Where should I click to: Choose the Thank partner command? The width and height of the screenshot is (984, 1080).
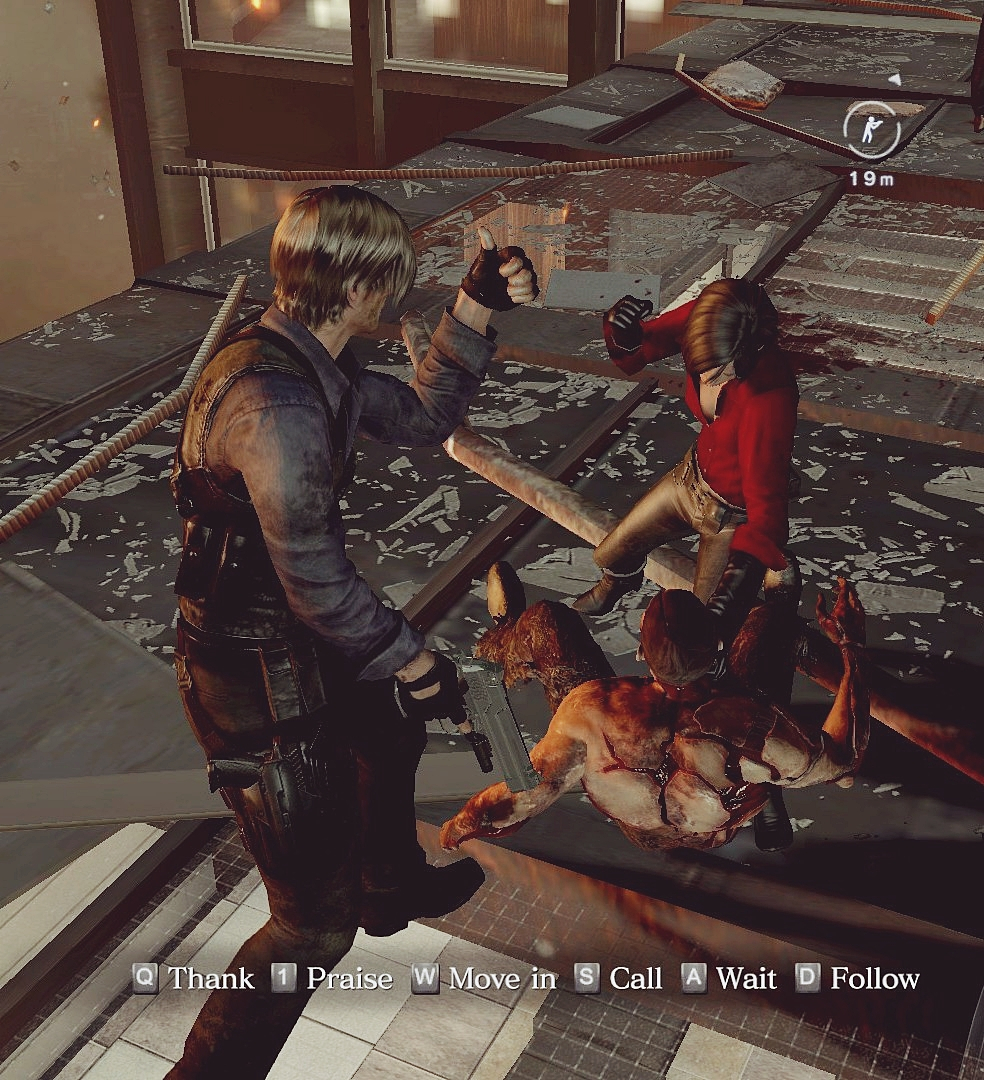194,978
